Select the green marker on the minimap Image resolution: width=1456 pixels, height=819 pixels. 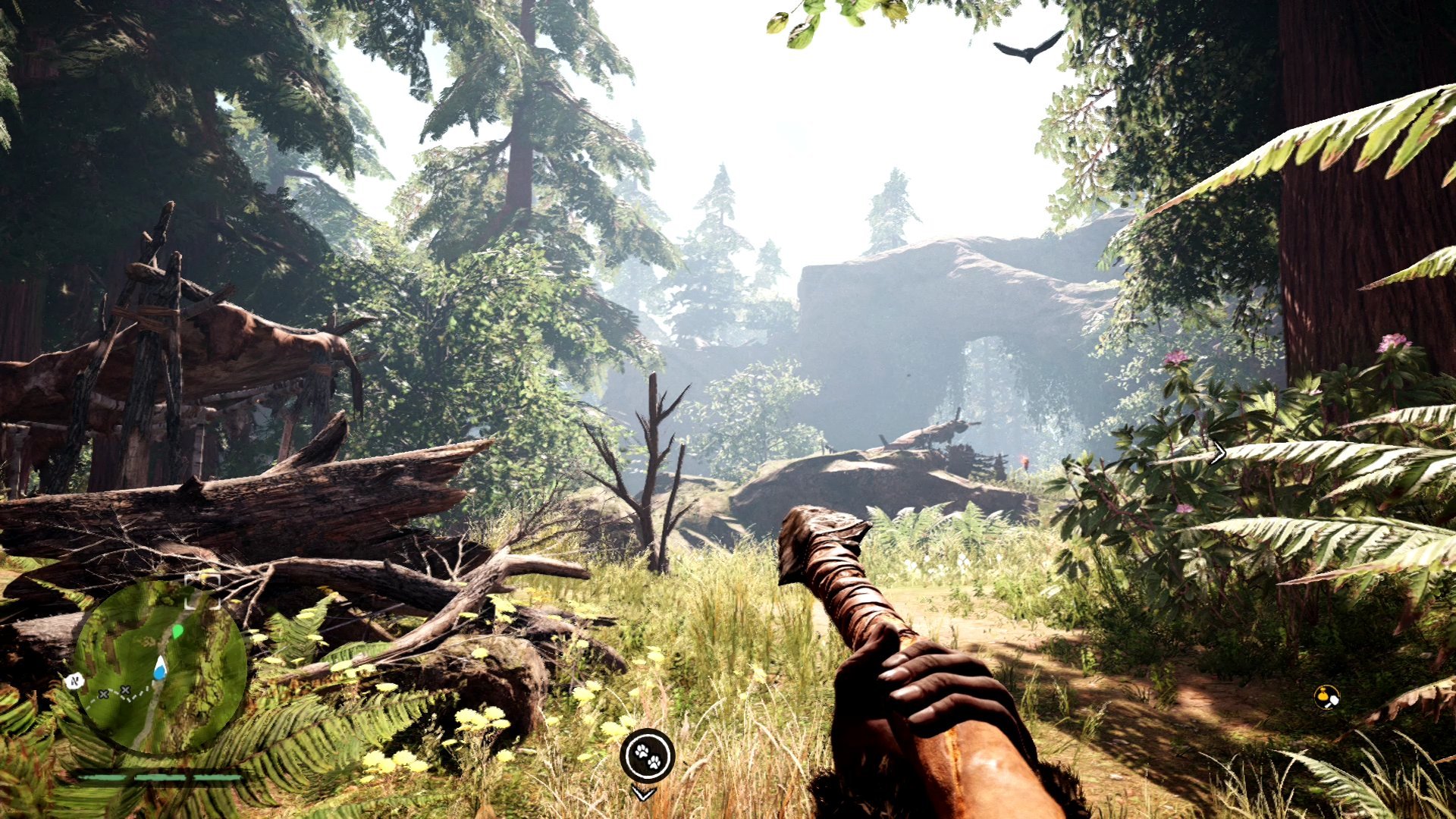[177, 631]
